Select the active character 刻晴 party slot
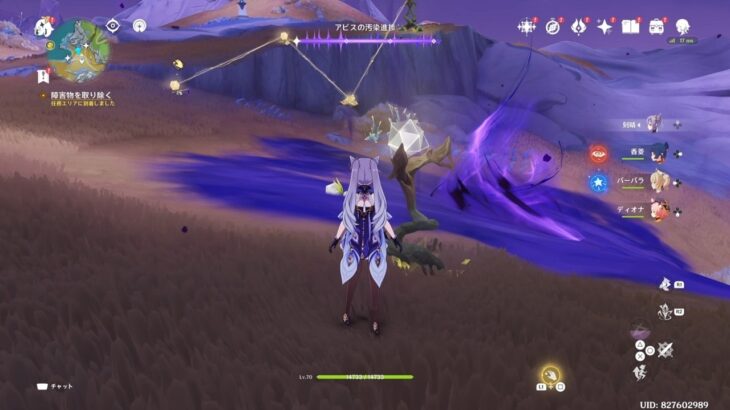 tap(655, 124)
